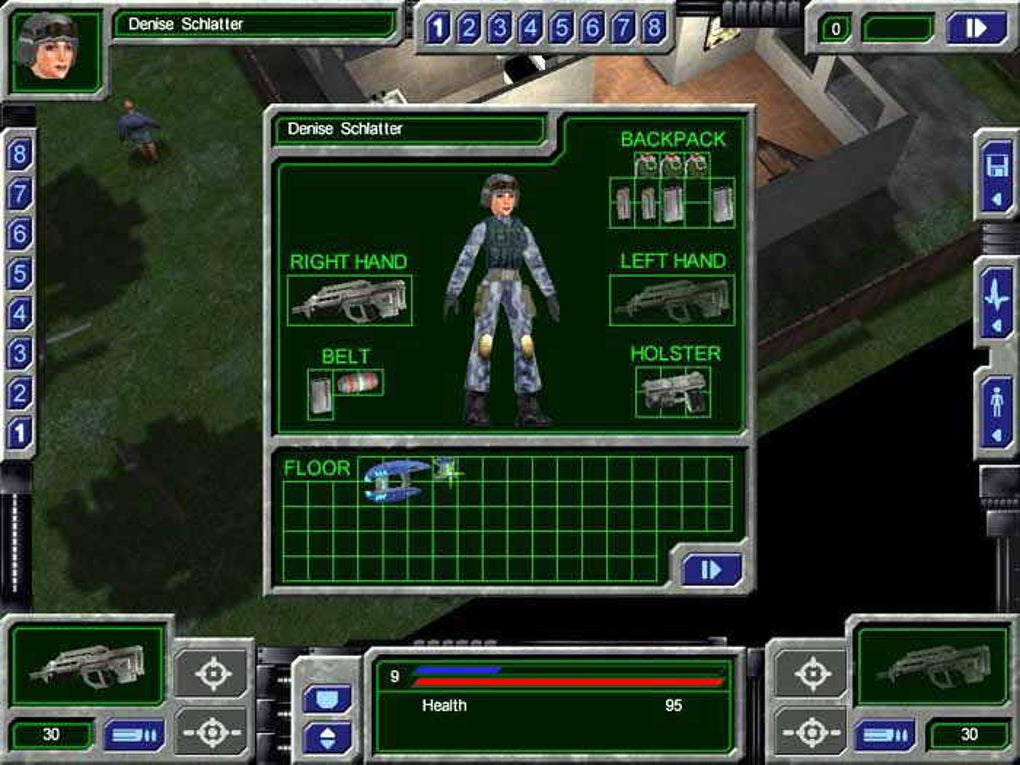The height and width of the screenshot is (765, 1020).
Task: Select the grenades in the backpack
Action: click(x=672, y=164)
